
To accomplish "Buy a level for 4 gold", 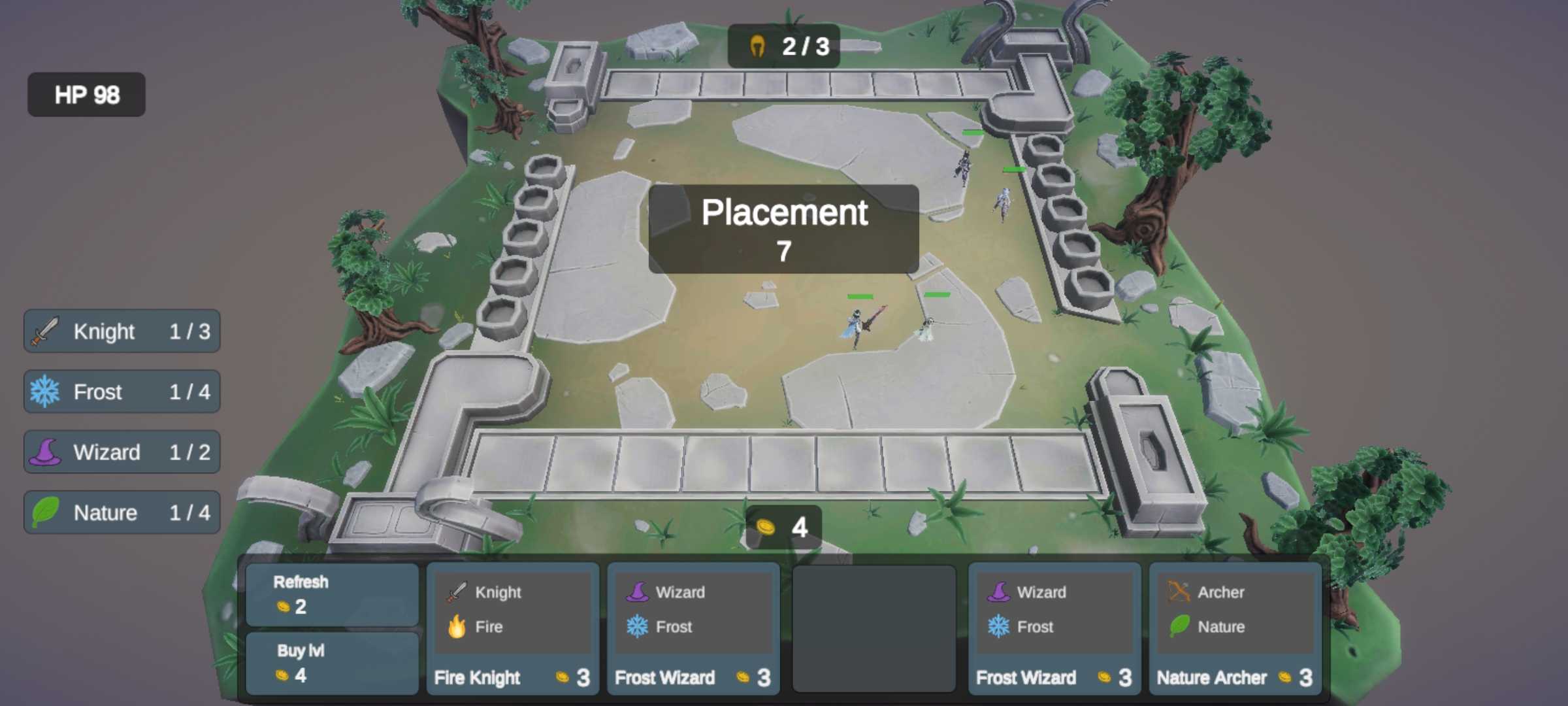I will [x=332, y=663].
